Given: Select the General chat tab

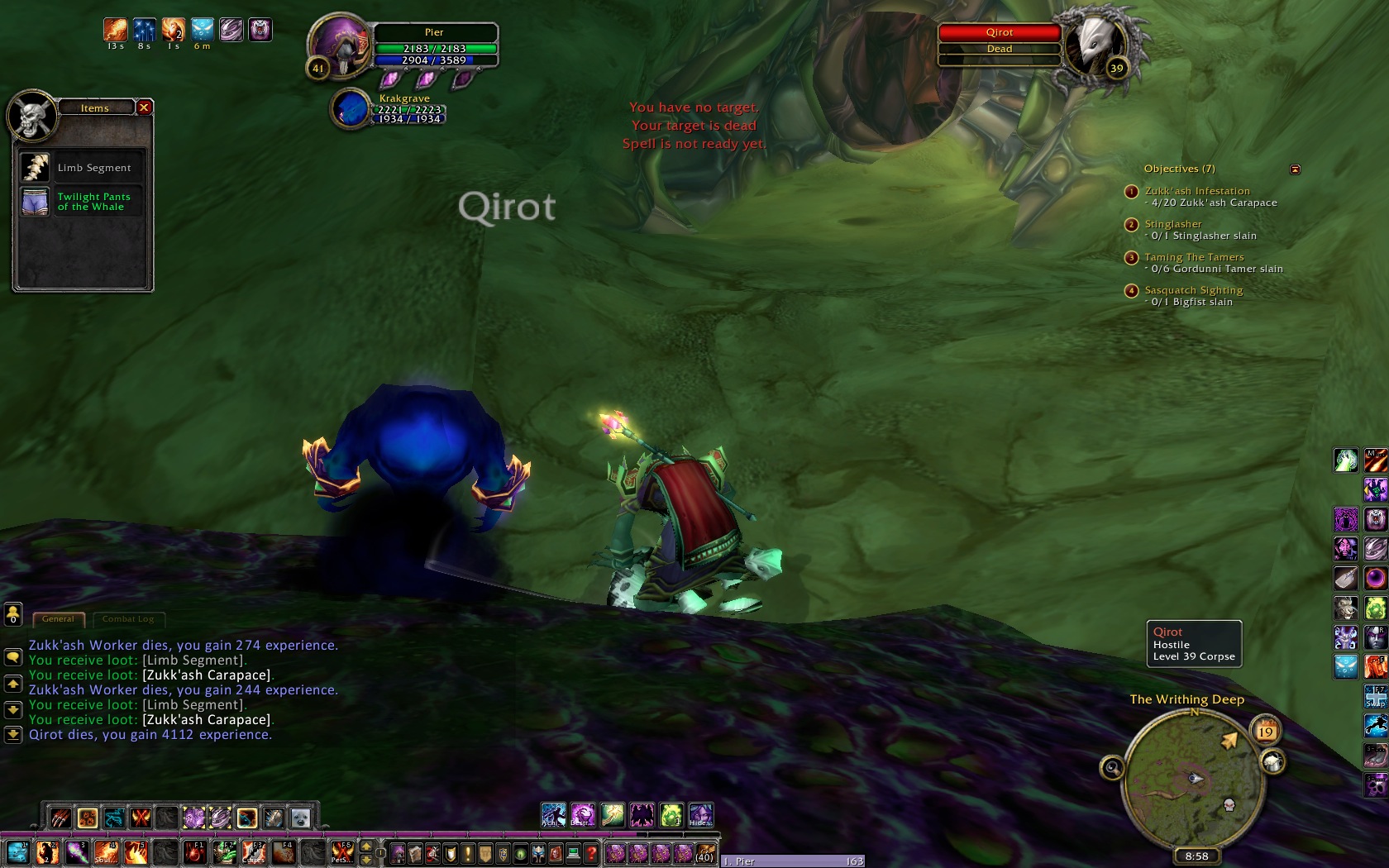Looking at the screenshot, I should tap(58, 619).
